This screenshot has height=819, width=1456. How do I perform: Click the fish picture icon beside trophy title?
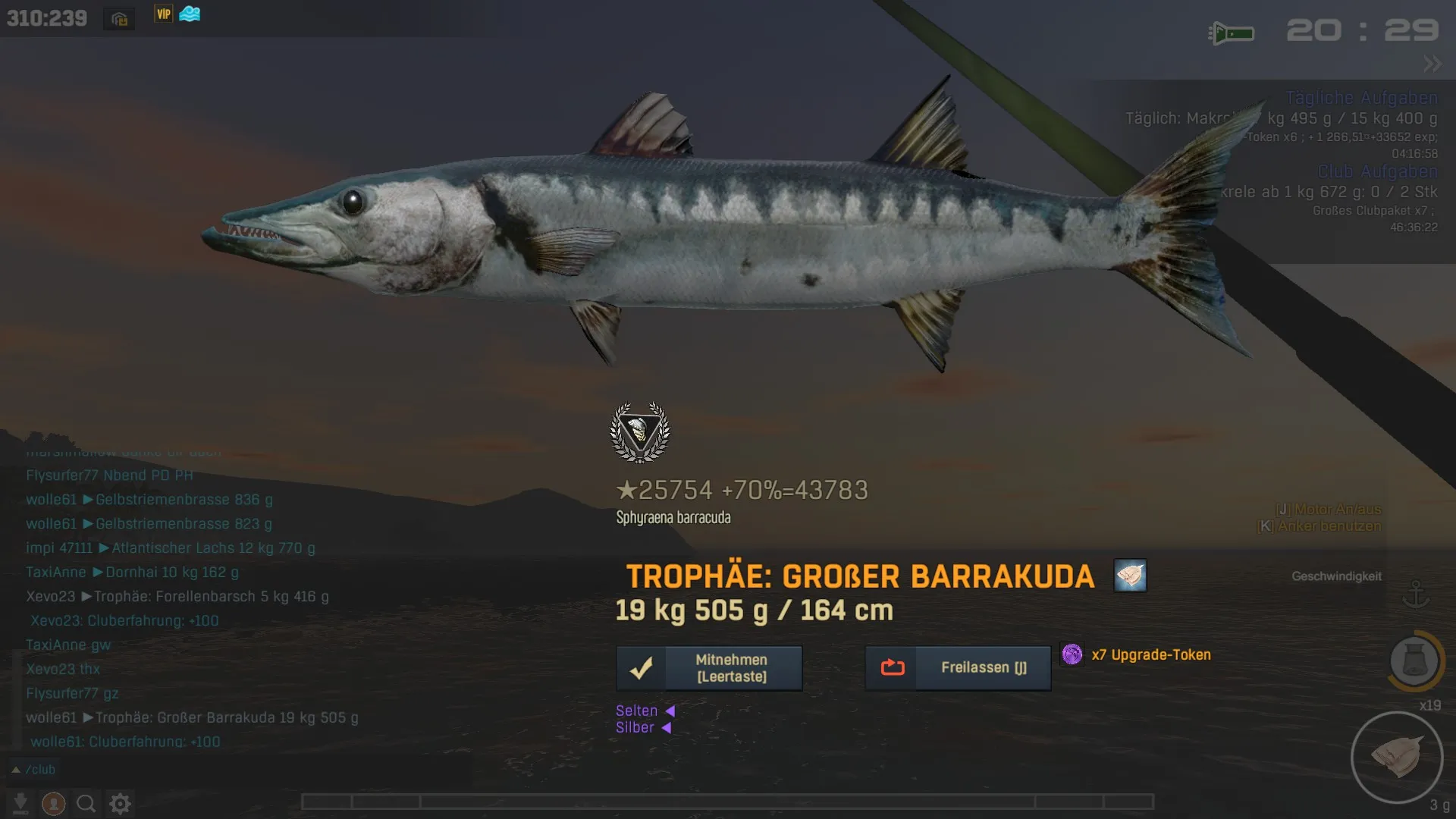coord(1130,576)
